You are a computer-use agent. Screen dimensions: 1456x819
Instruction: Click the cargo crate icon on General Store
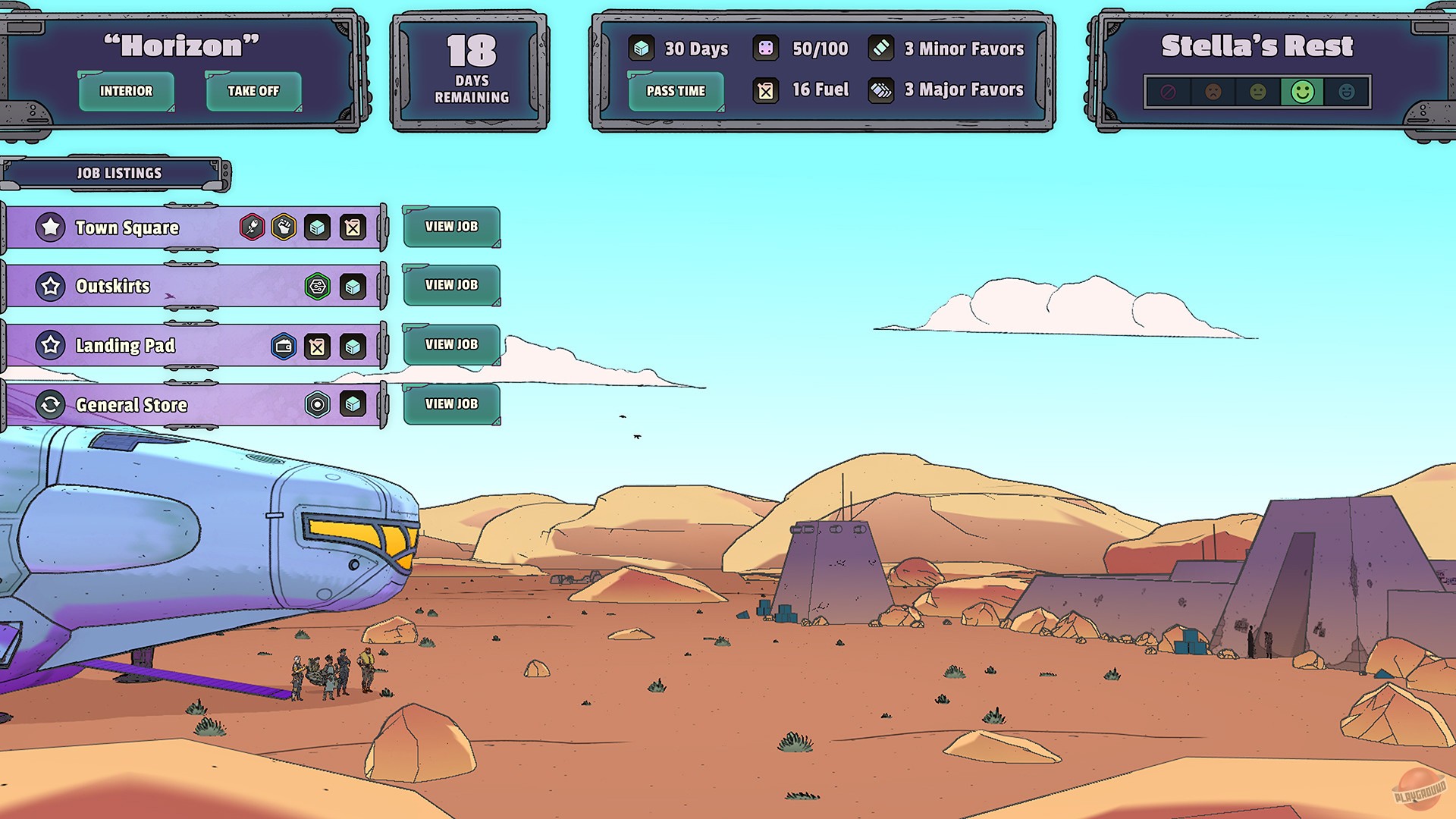tap(352, 404)
